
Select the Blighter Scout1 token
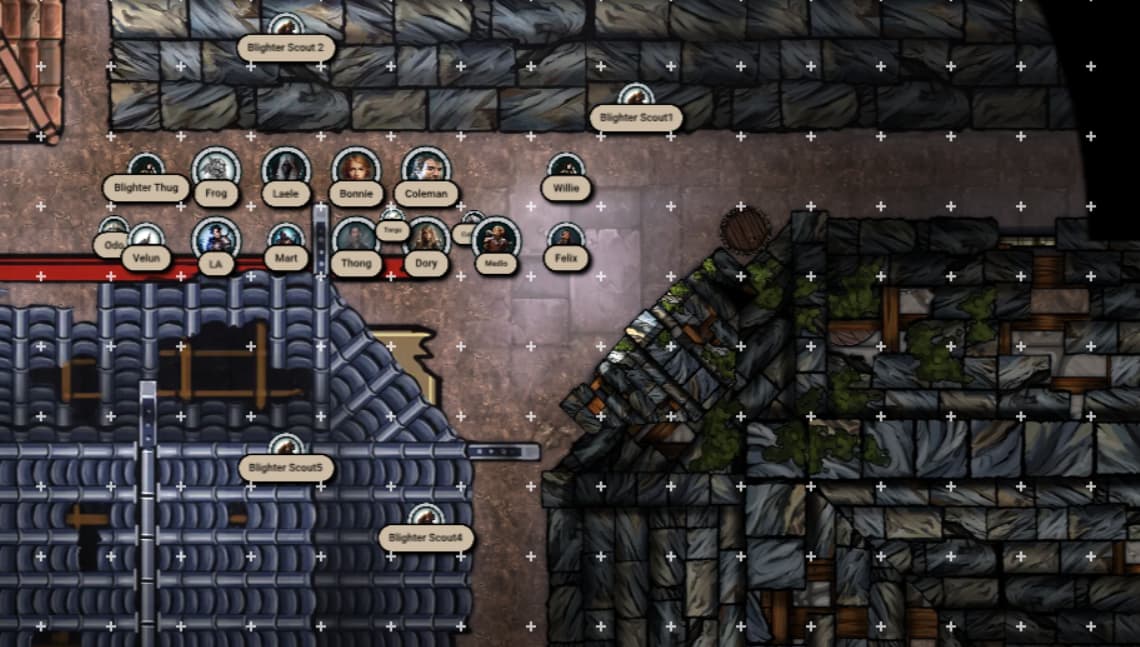635,97
